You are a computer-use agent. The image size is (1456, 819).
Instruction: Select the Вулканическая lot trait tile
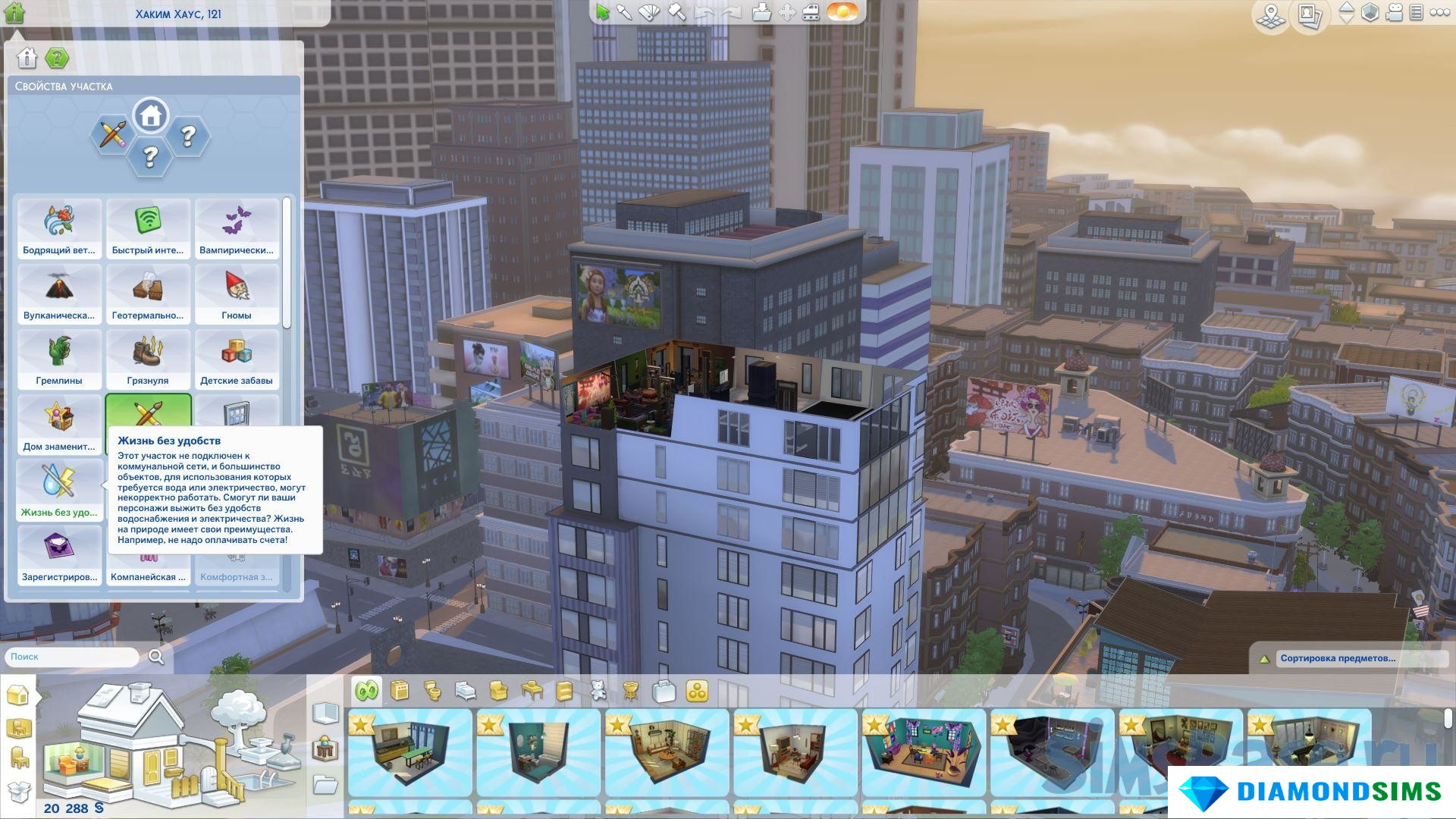pyautogui.click(x=59, y=293)
